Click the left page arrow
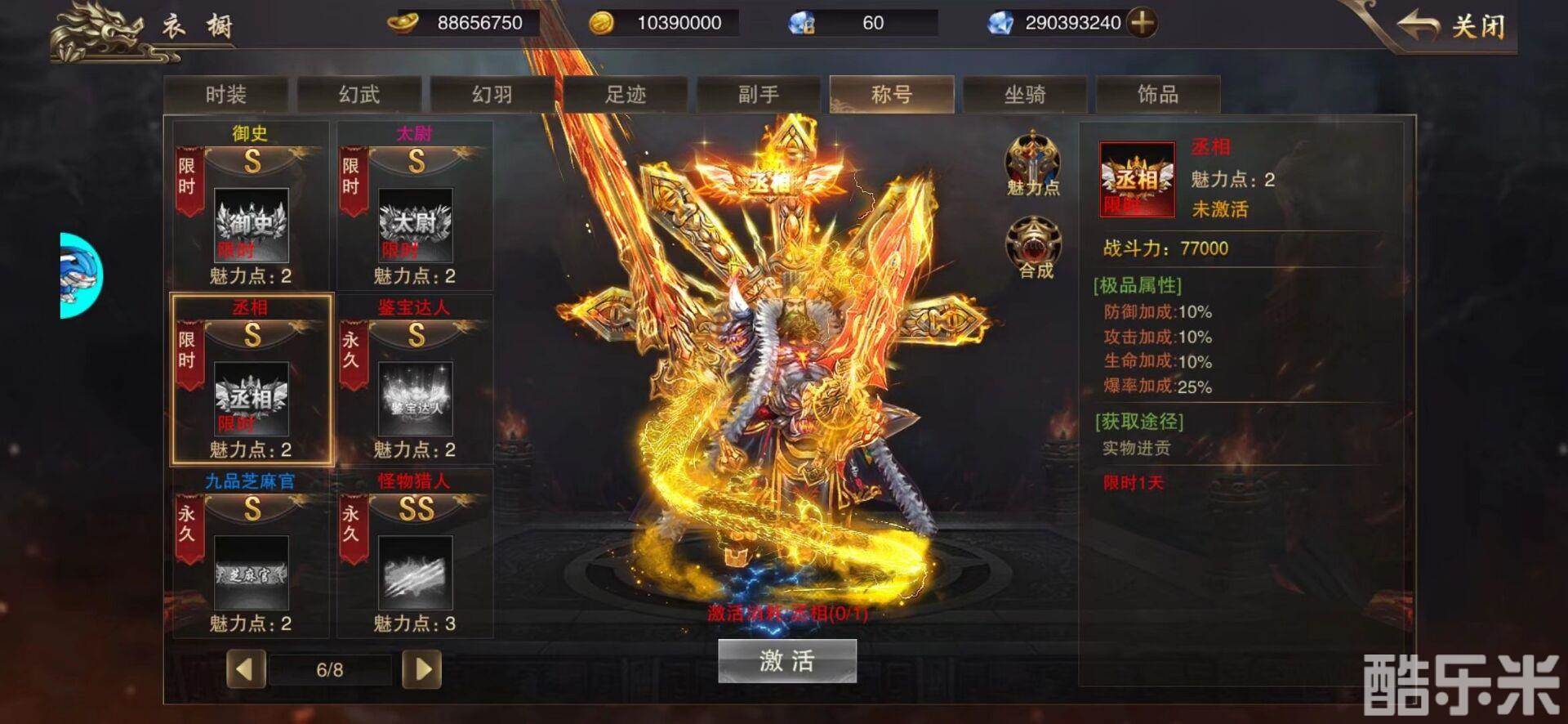Screen dimensions: 1568x724 (x=246, y=668)
